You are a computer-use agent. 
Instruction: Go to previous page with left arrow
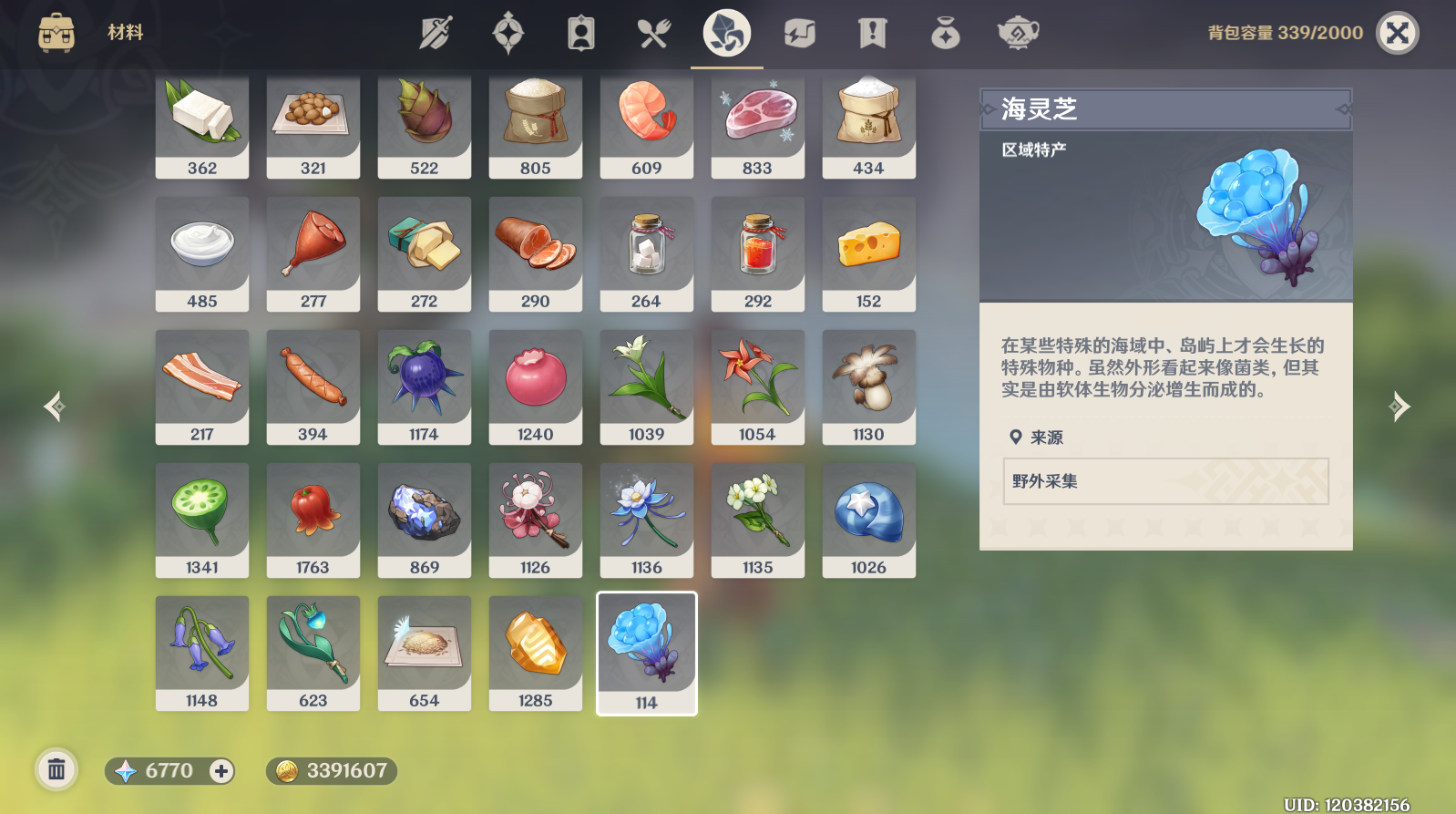pos(54,407)
